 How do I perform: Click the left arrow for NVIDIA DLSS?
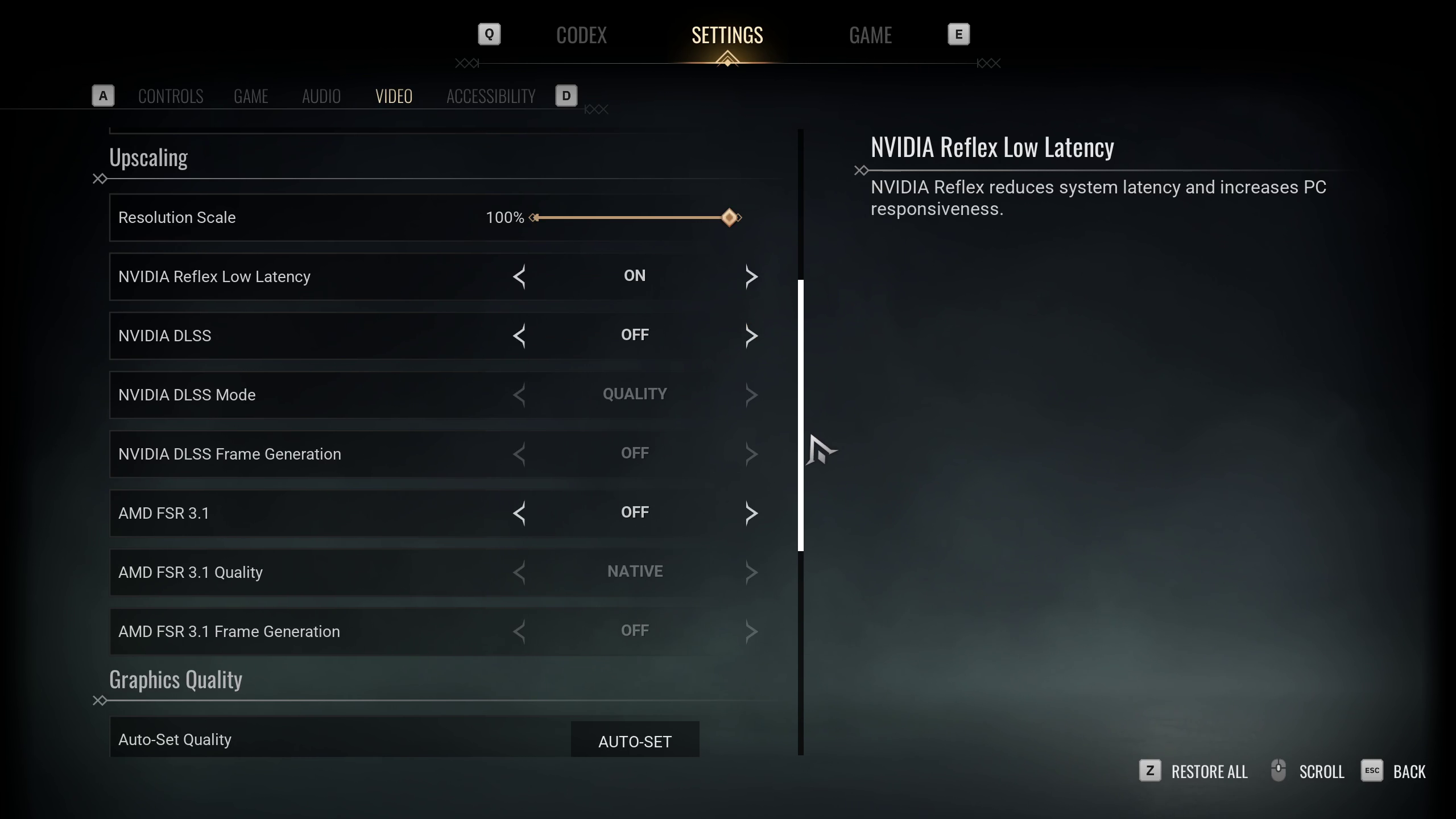tap(519, 336)
